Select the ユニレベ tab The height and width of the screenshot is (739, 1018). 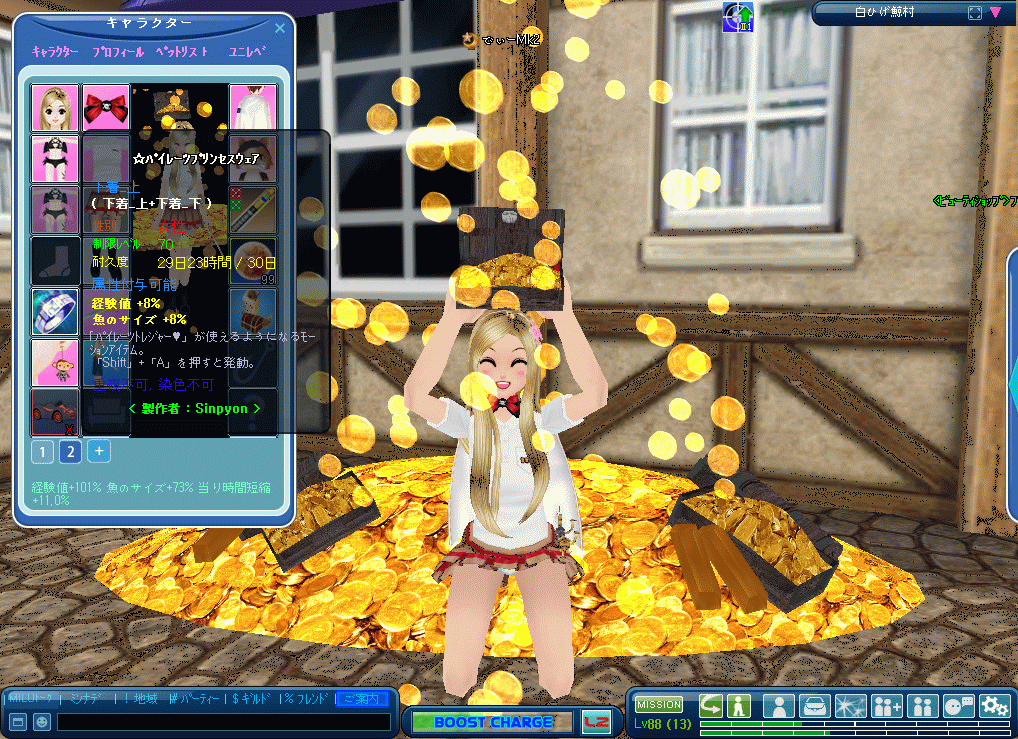(247, 52)
